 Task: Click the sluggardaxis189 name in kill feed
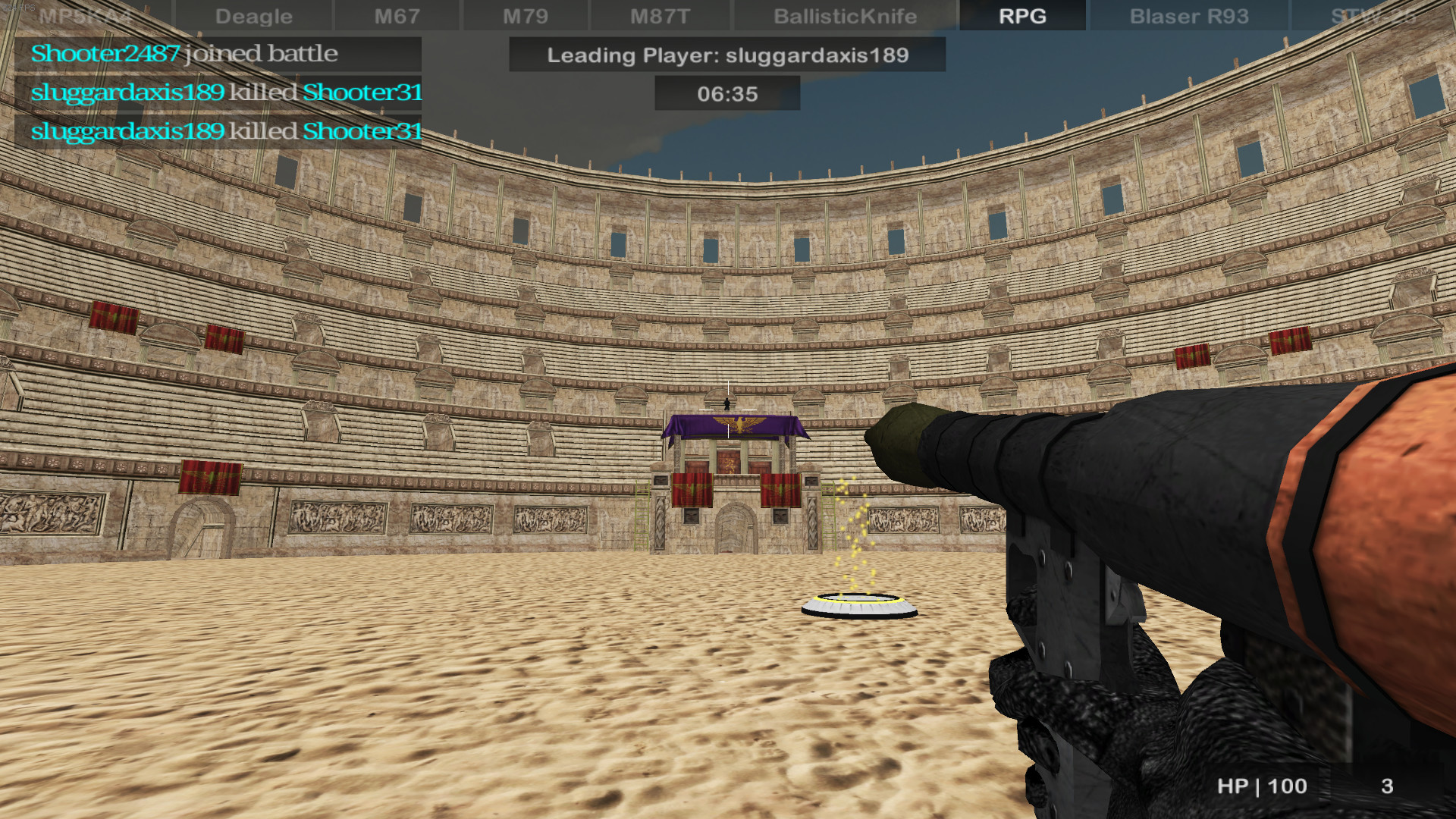[x=125, y=92]
